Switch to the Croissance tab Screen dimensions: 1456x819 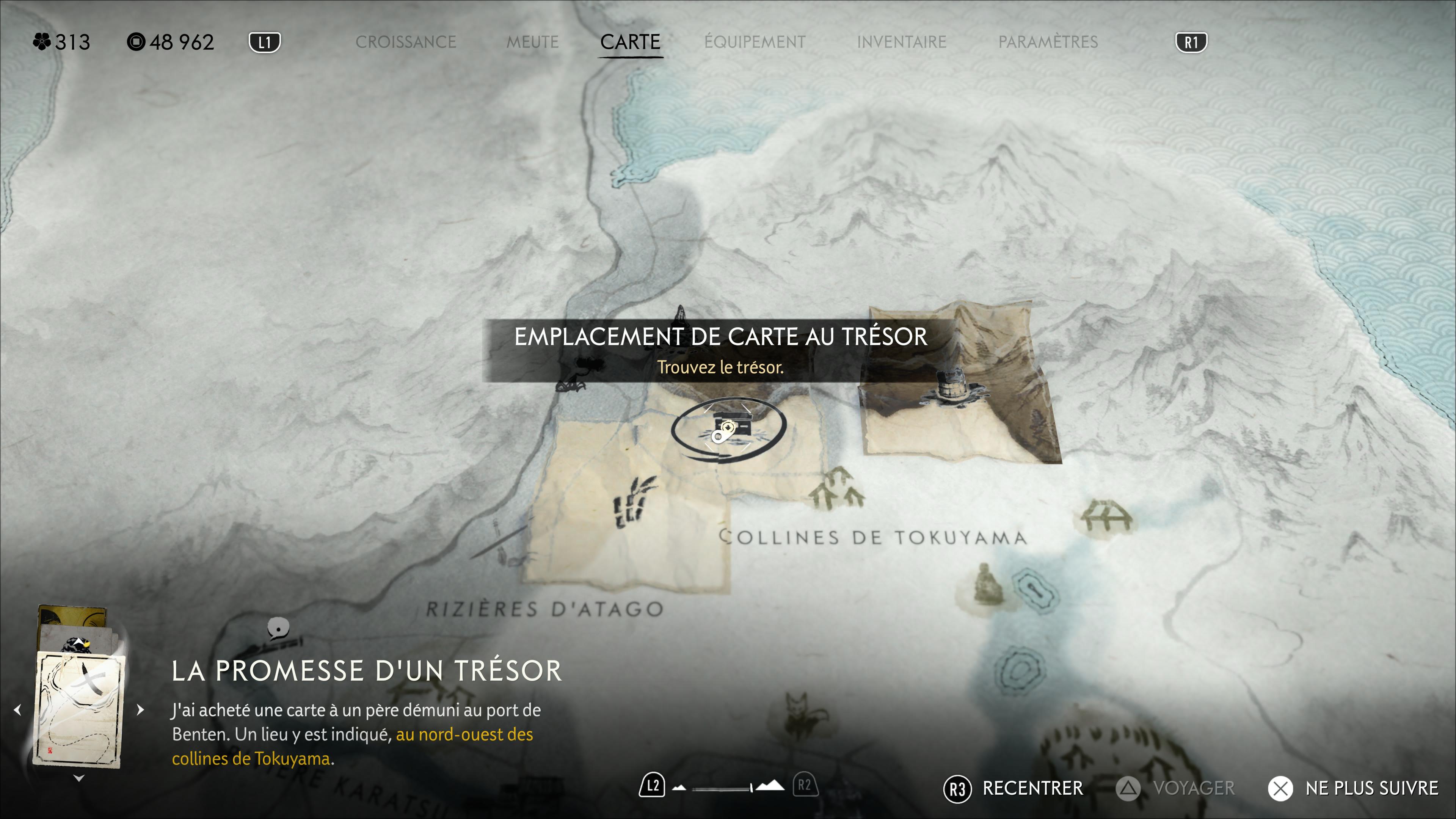coord(405,42)
